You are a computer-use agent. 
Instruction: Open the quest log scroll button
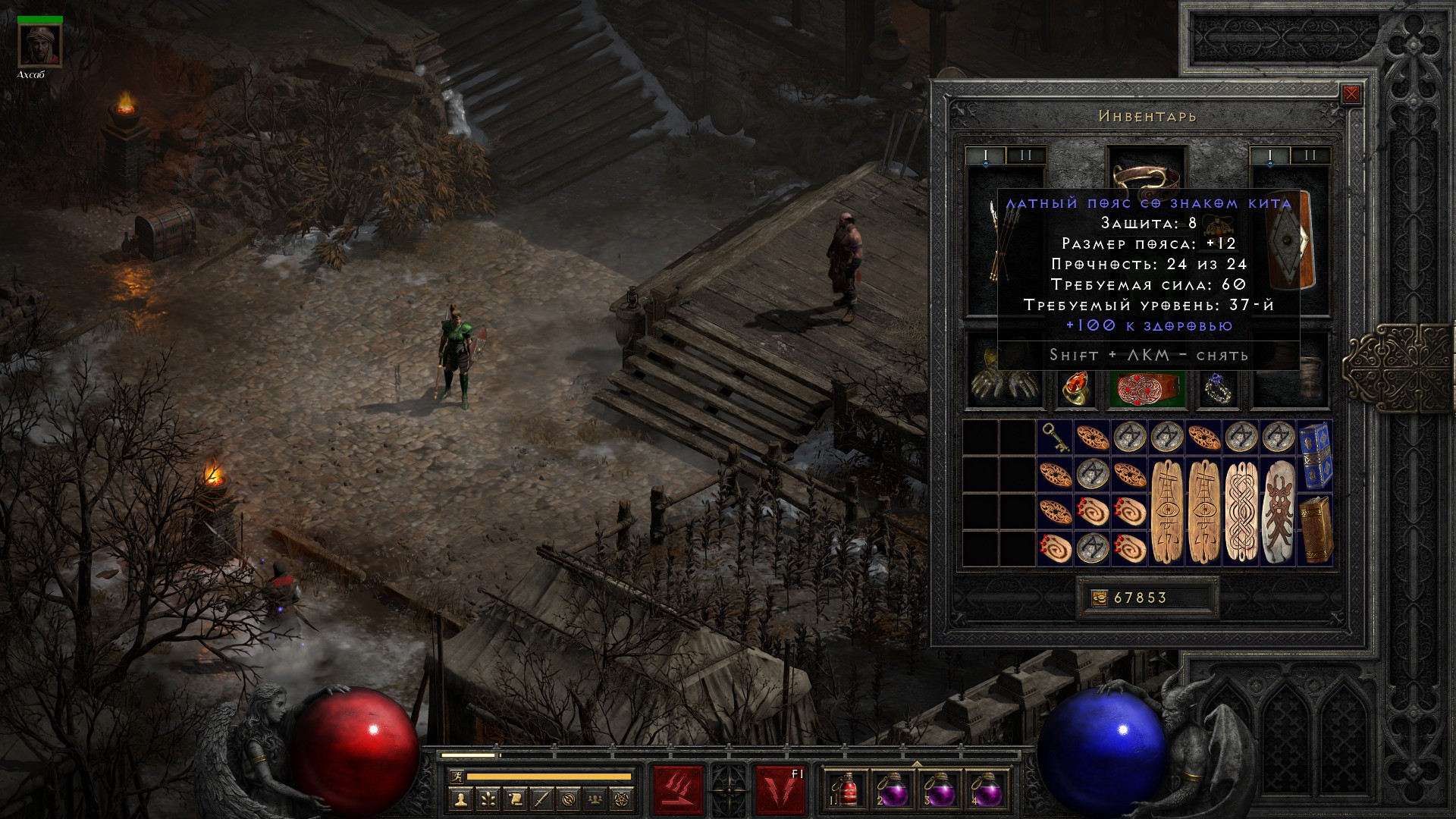[515, 799]
